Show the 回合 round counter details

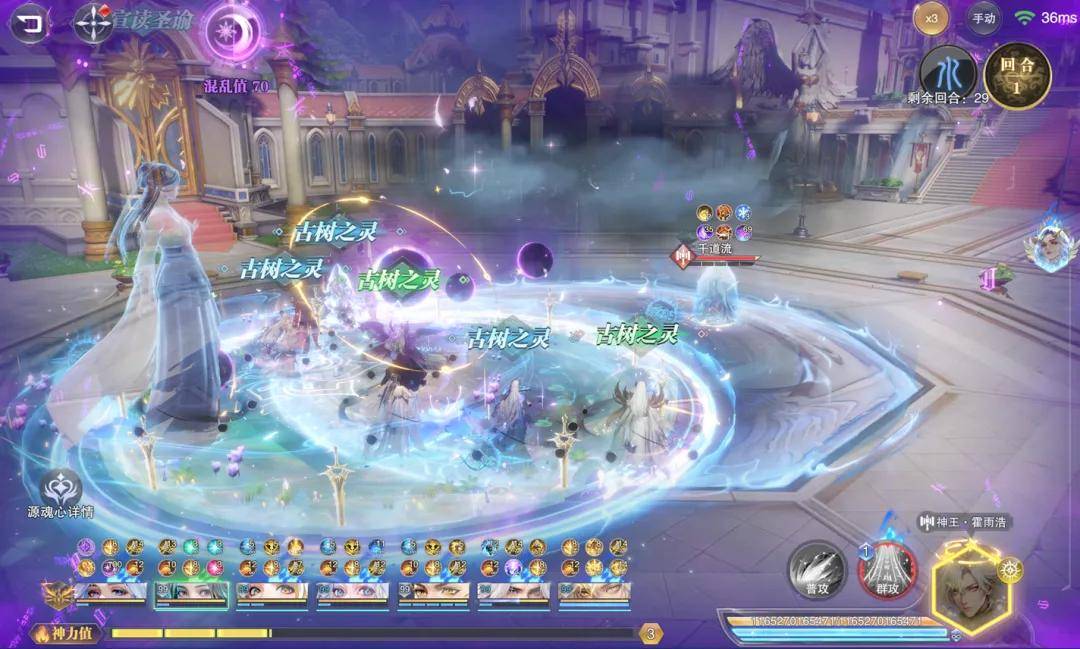[x=1017, y=74]
